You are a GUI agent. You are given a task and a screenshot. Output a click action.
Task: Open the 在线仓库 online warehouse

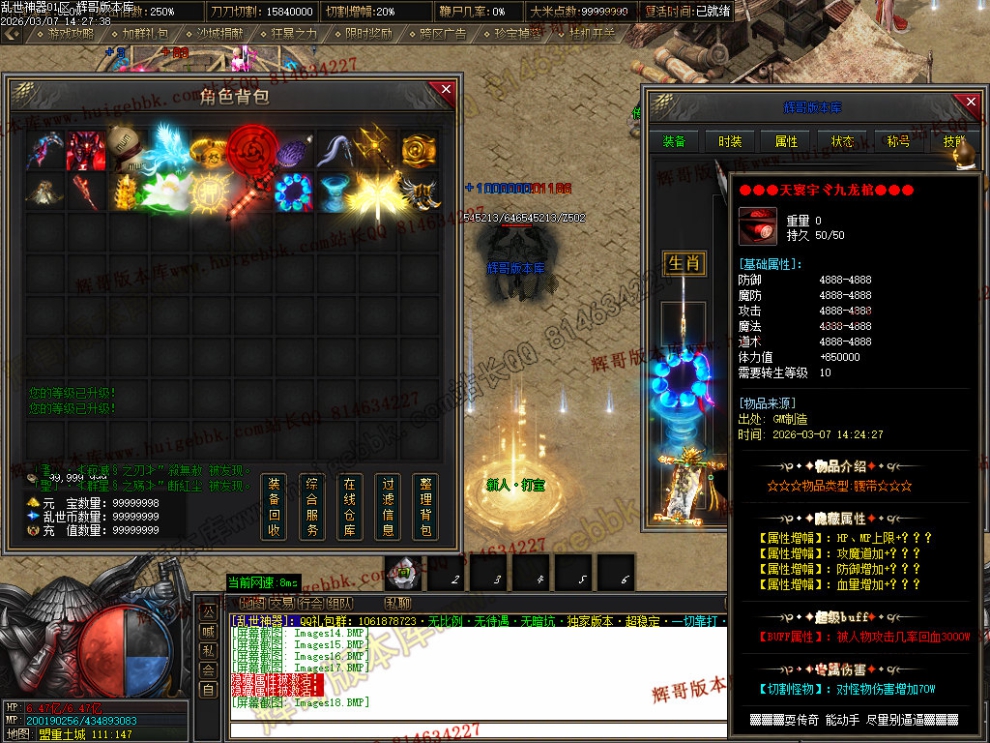pyautogui.click(x=350, y=506)
